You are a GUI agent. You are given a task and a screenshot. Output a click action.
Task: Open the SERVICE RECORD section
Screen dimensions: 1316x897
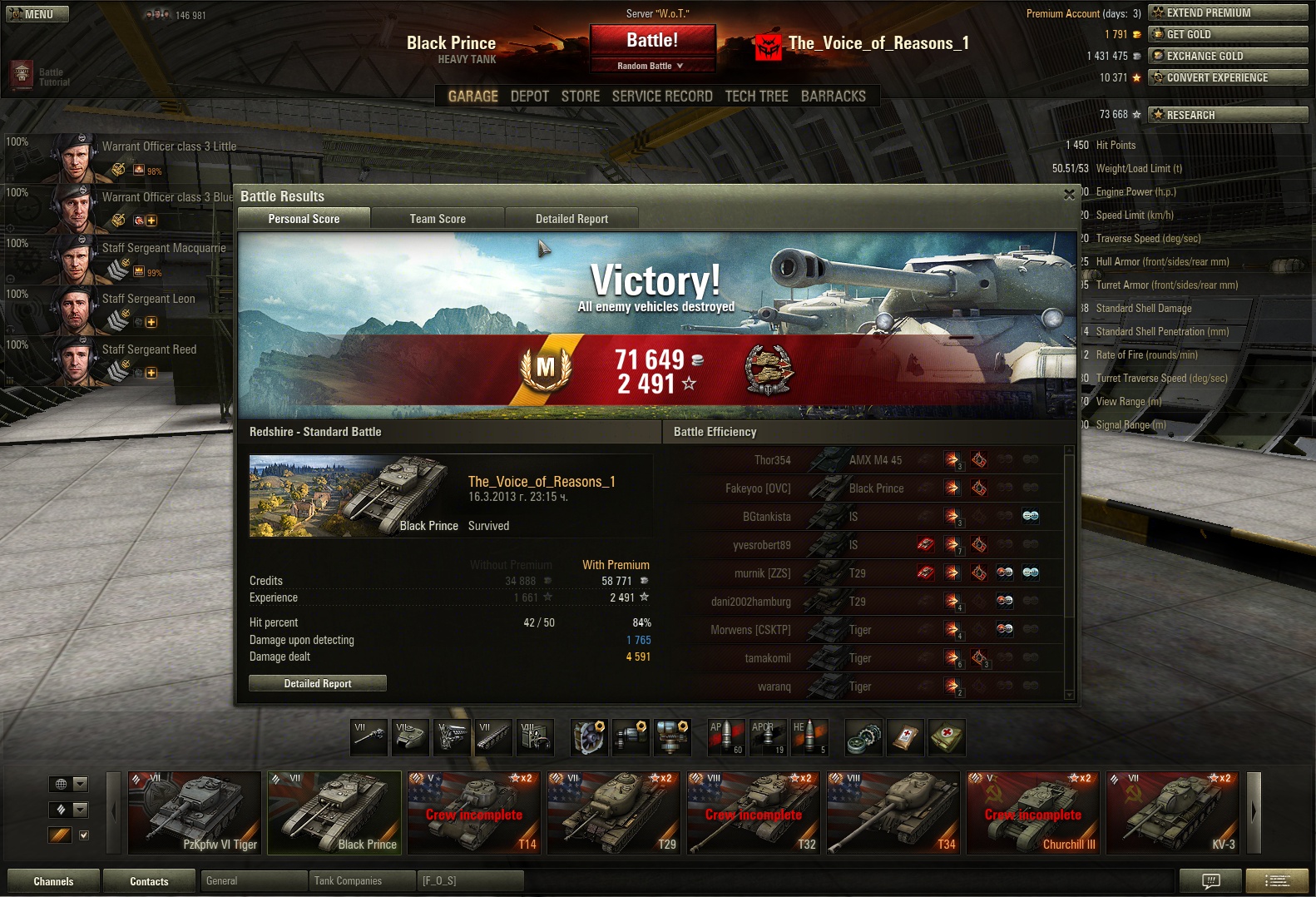662,97
